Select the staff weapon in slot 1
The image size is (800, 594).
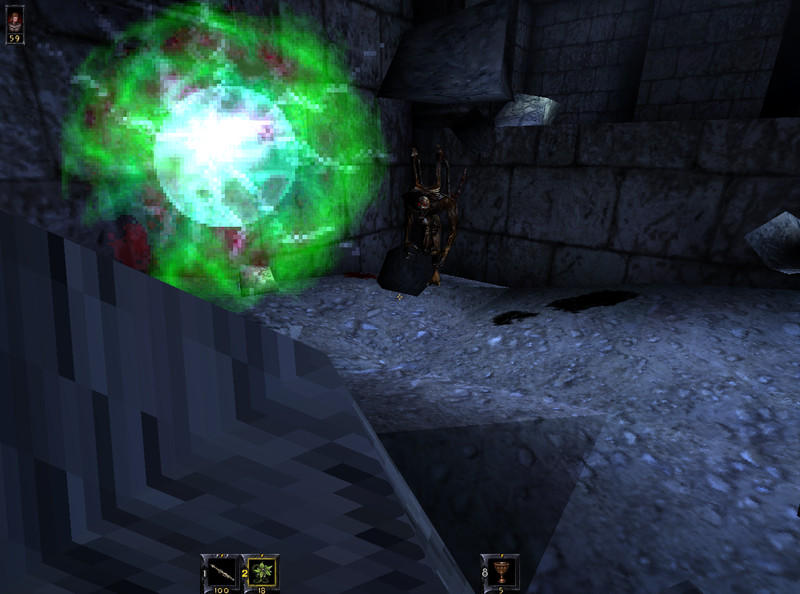[218, 571]
